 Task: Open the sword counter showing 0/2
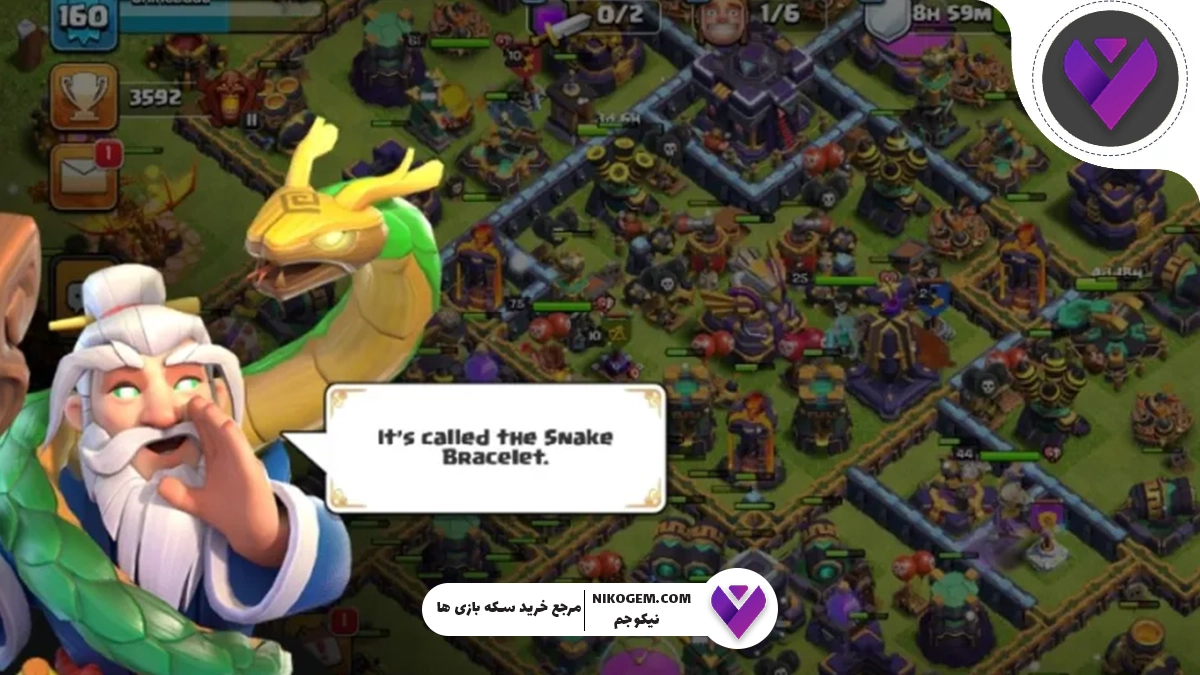[600, 16]
